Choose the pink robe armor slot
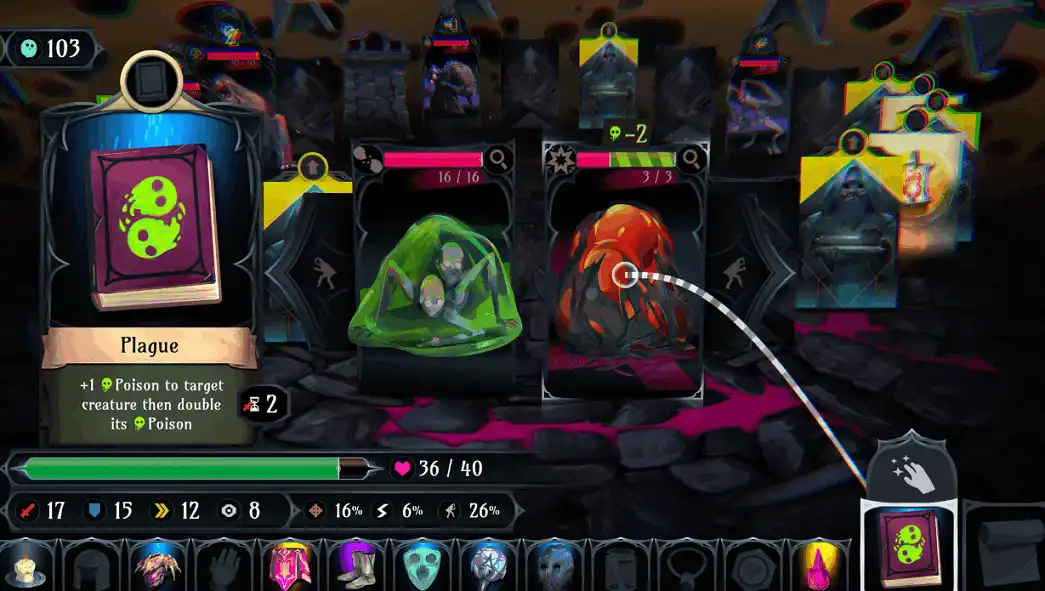The height and width of the screenshot is (591, 1045). [290, 567]
